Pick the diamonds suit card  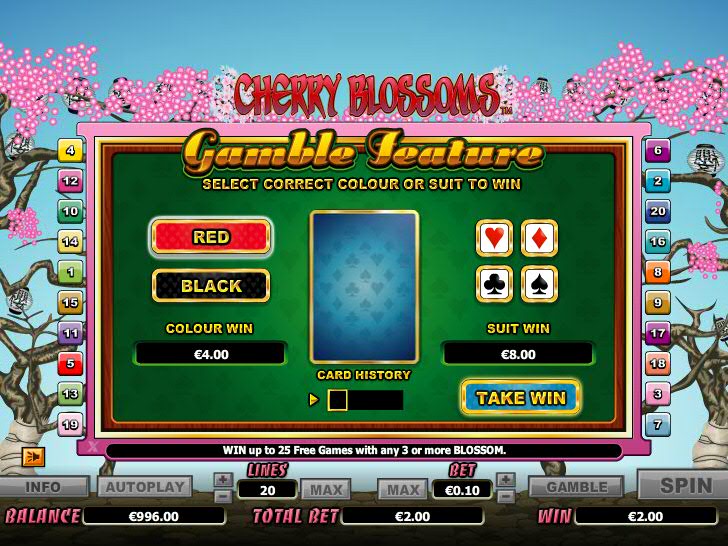[x=540, y=238]
